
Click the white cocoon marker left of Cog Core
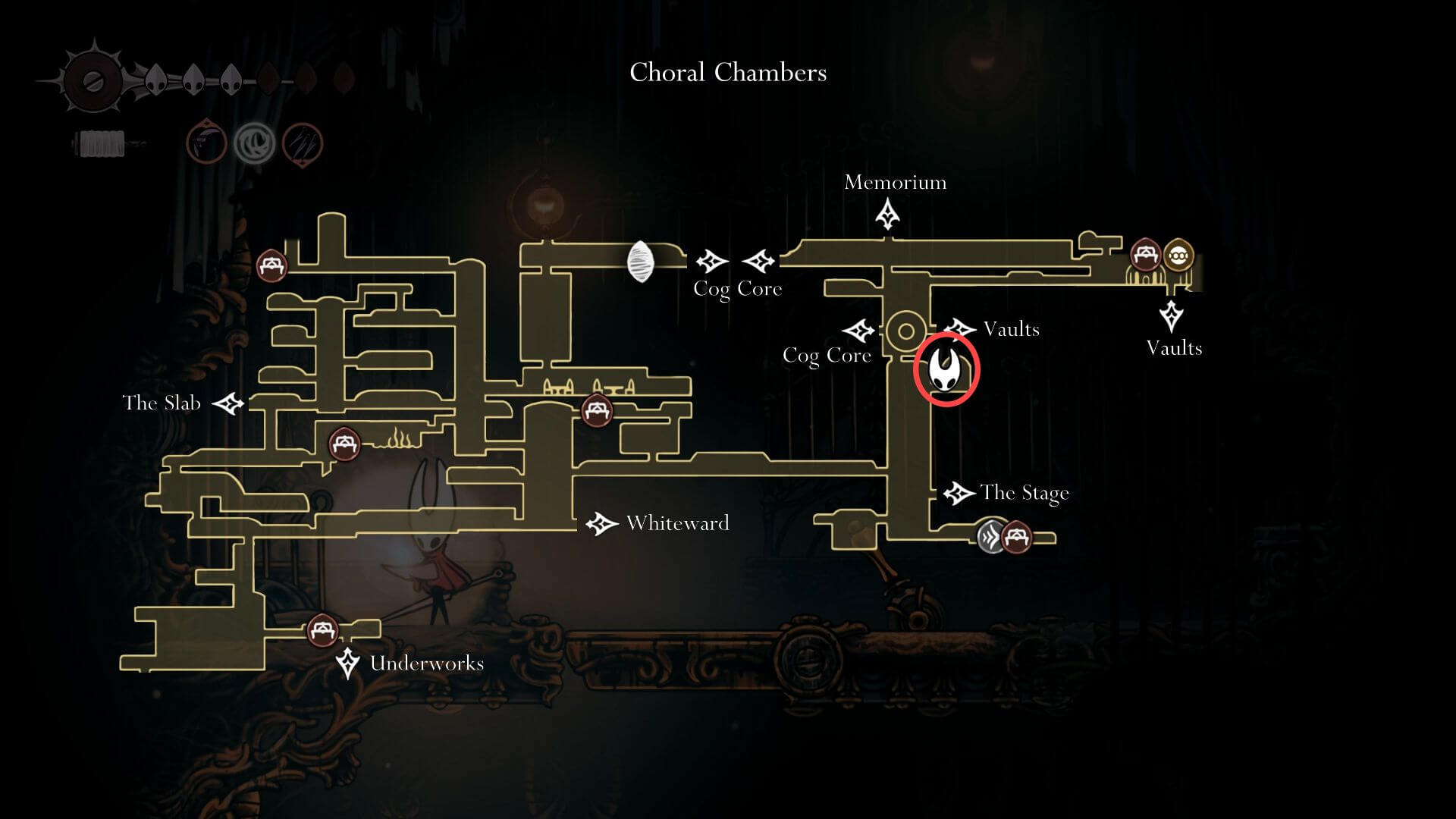pos(639,262)
